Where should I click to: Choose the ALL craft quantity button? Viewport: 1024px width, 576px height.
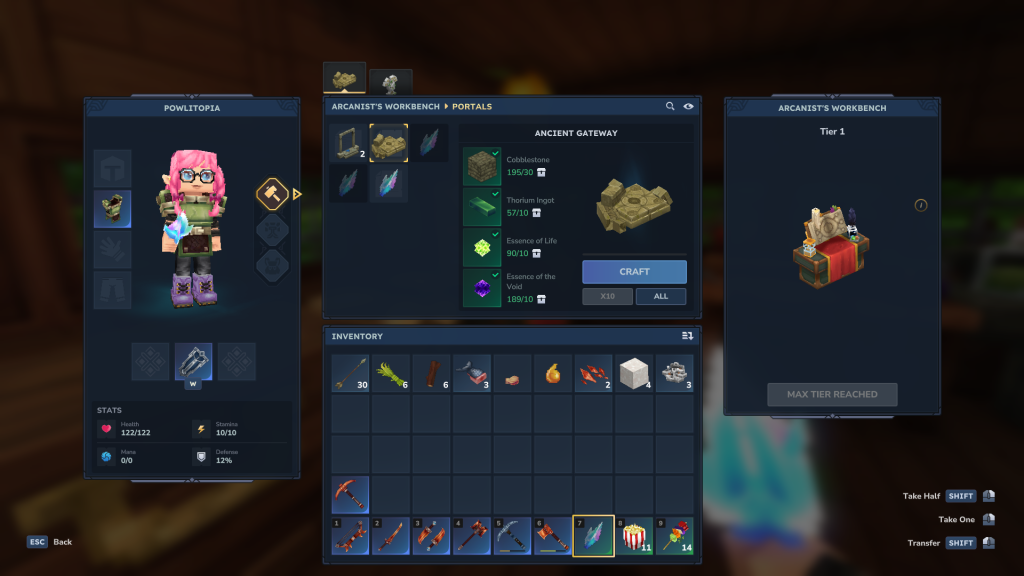(x=660, y=297)
